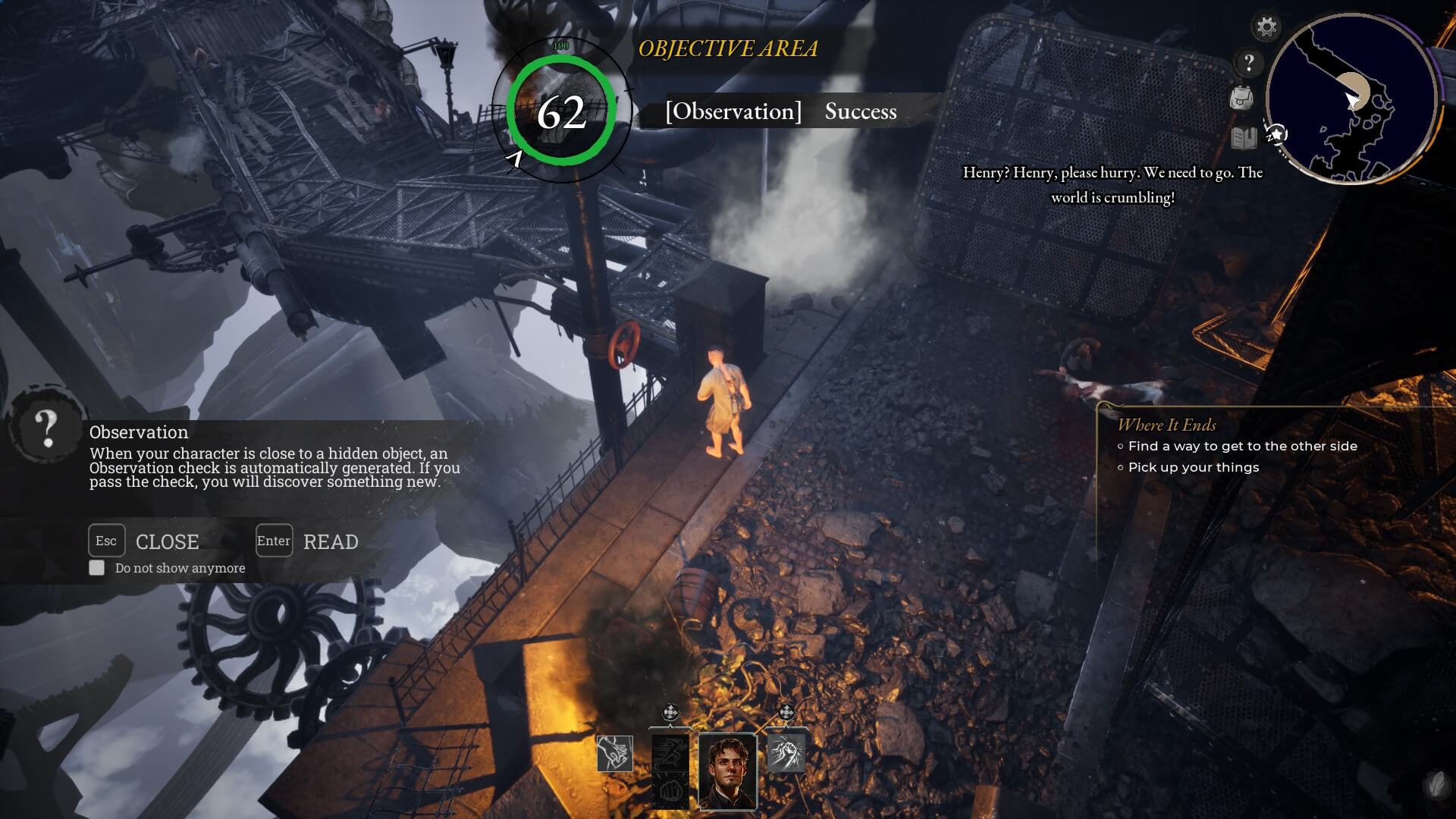The image size is (1456, 819).
Task: Tick the 'Do not show anymore' checkbox
Action: point(97,568)
